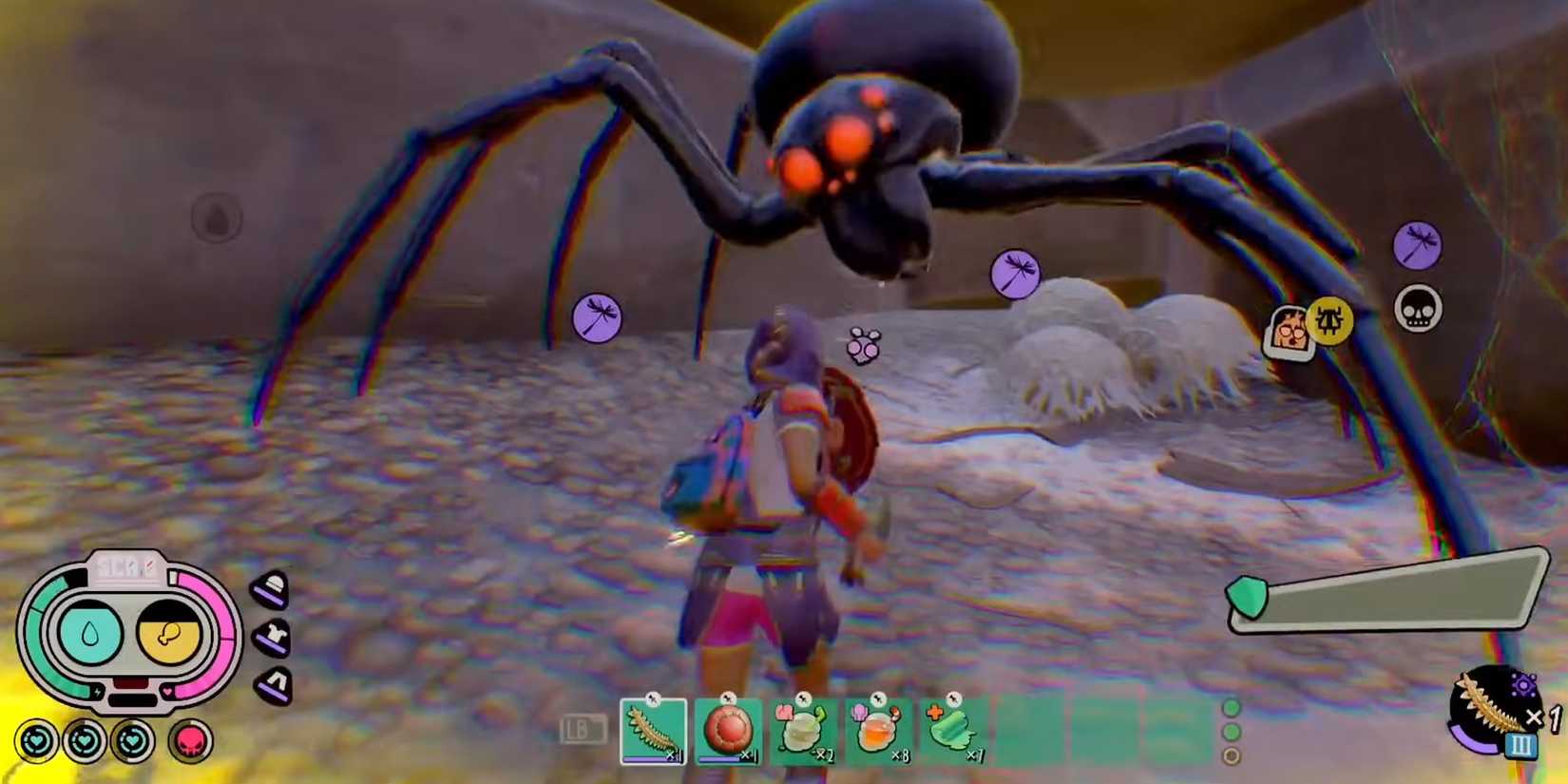Equip the red berry shield from the hotbar
This screenshot has width=1568, height=784.
coord(727,730)
